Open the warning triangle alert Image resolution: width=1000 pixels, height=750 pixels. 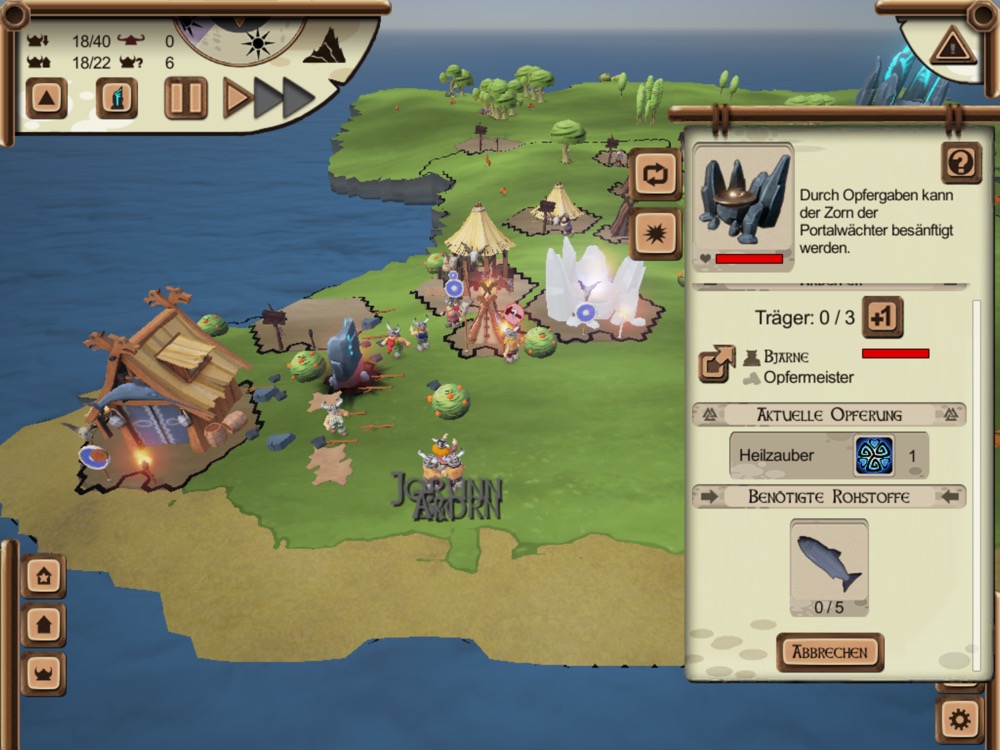click(x=951, y=46)
